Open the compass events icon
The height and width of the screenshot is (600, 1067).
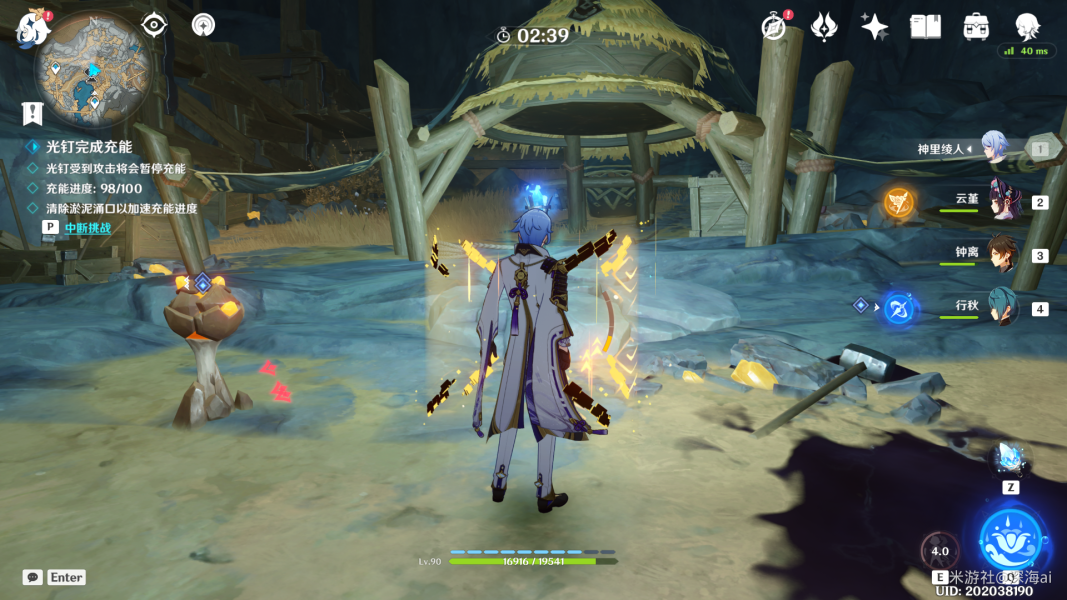(773, 27)
